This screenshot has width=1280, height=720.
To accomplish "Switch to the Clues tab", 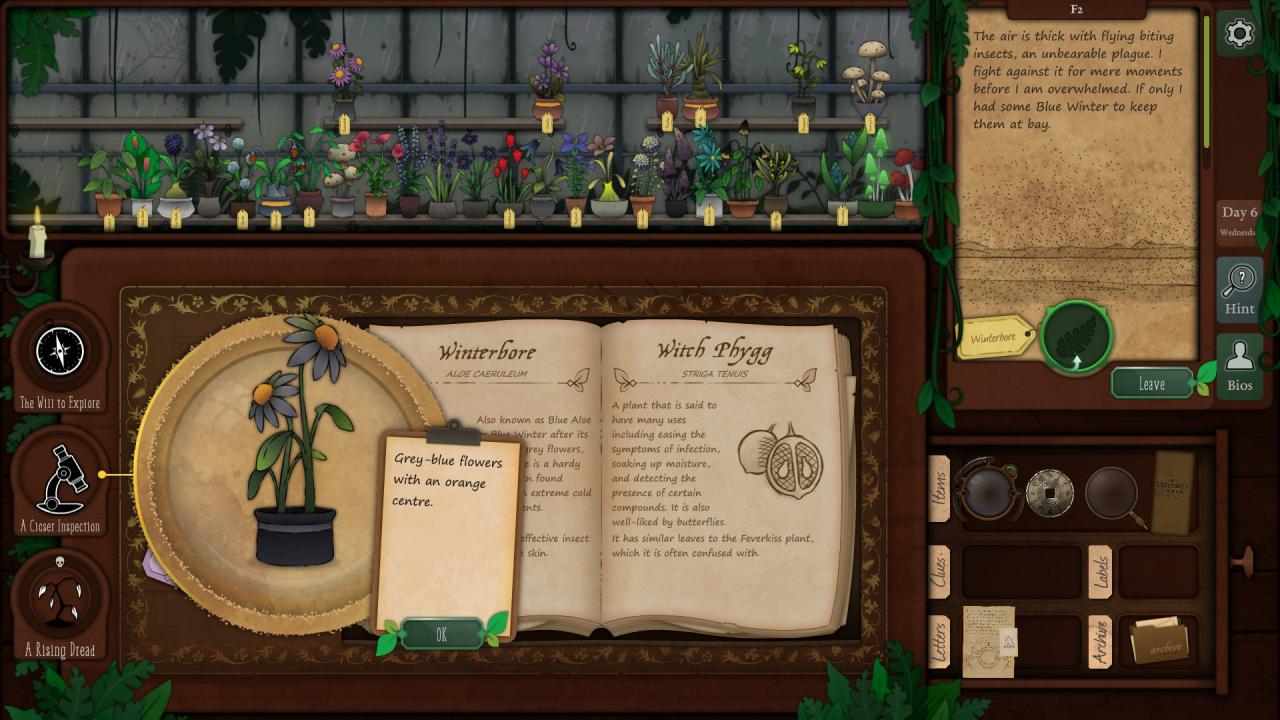I will point(939,572).
